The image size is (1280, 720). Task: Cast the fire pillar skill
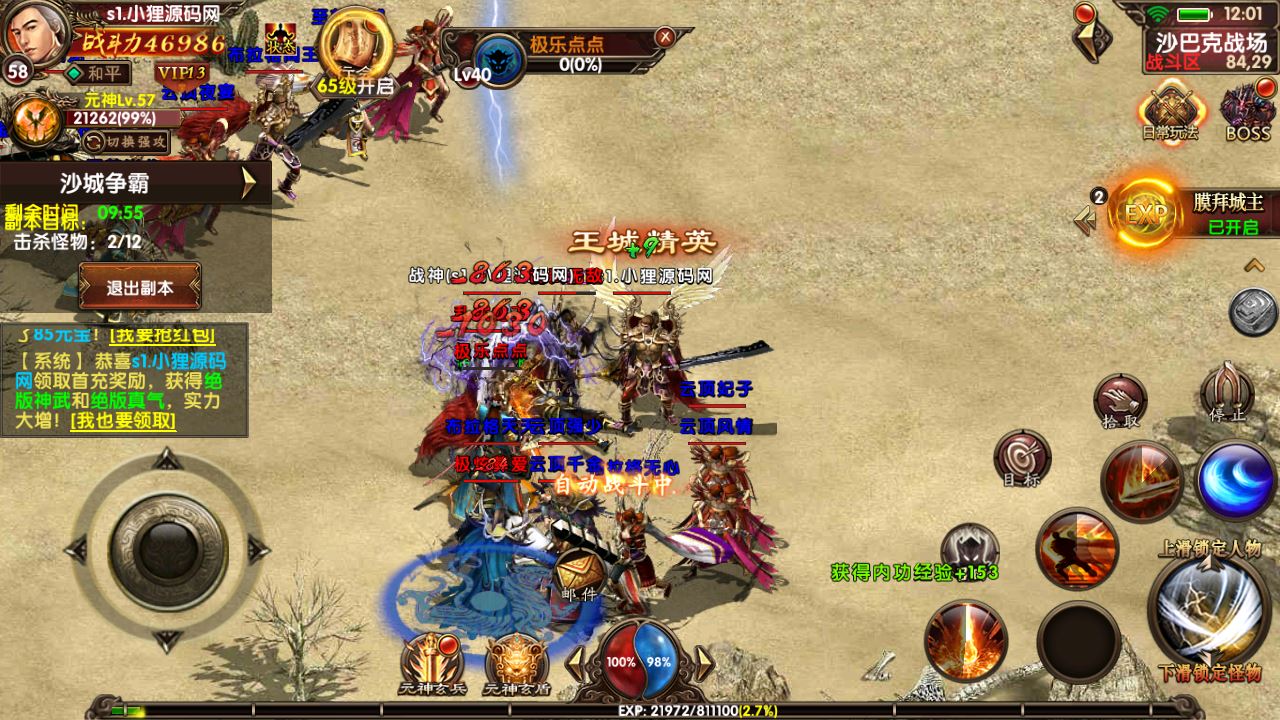pos(965,641)
